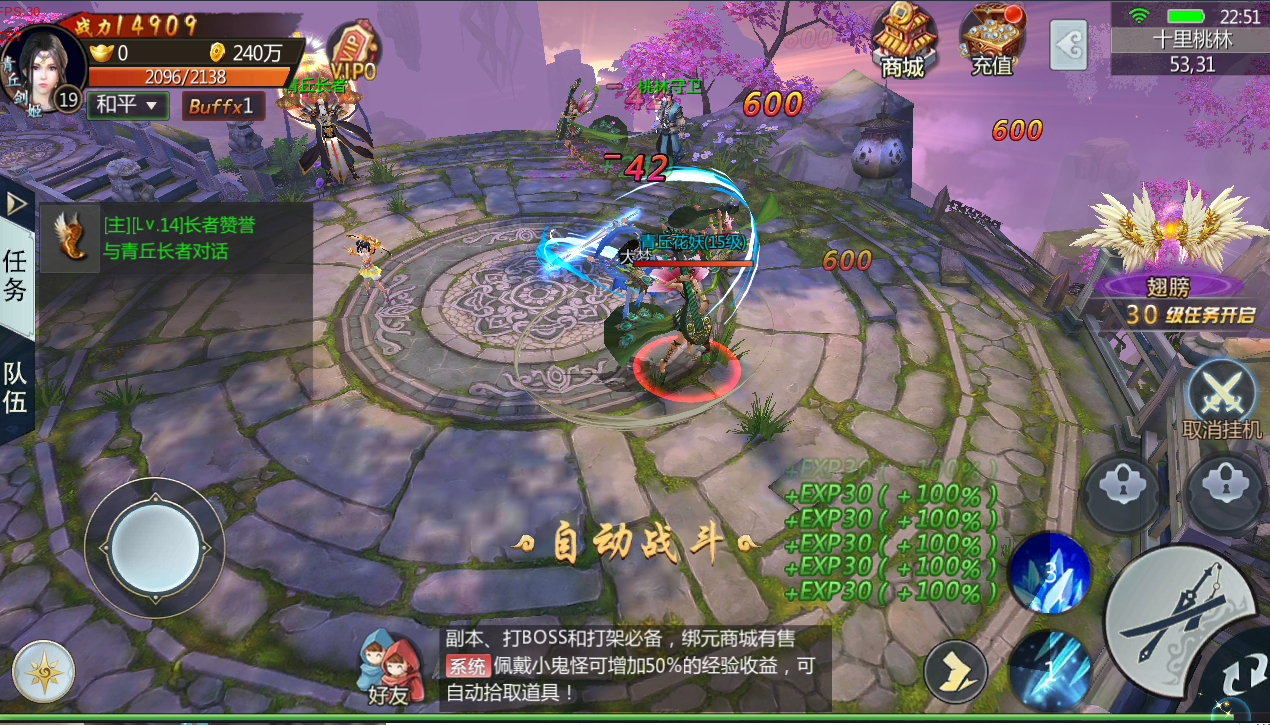1270x725 pixels.
Task: Click the compass star button
Action: point(44,671)
